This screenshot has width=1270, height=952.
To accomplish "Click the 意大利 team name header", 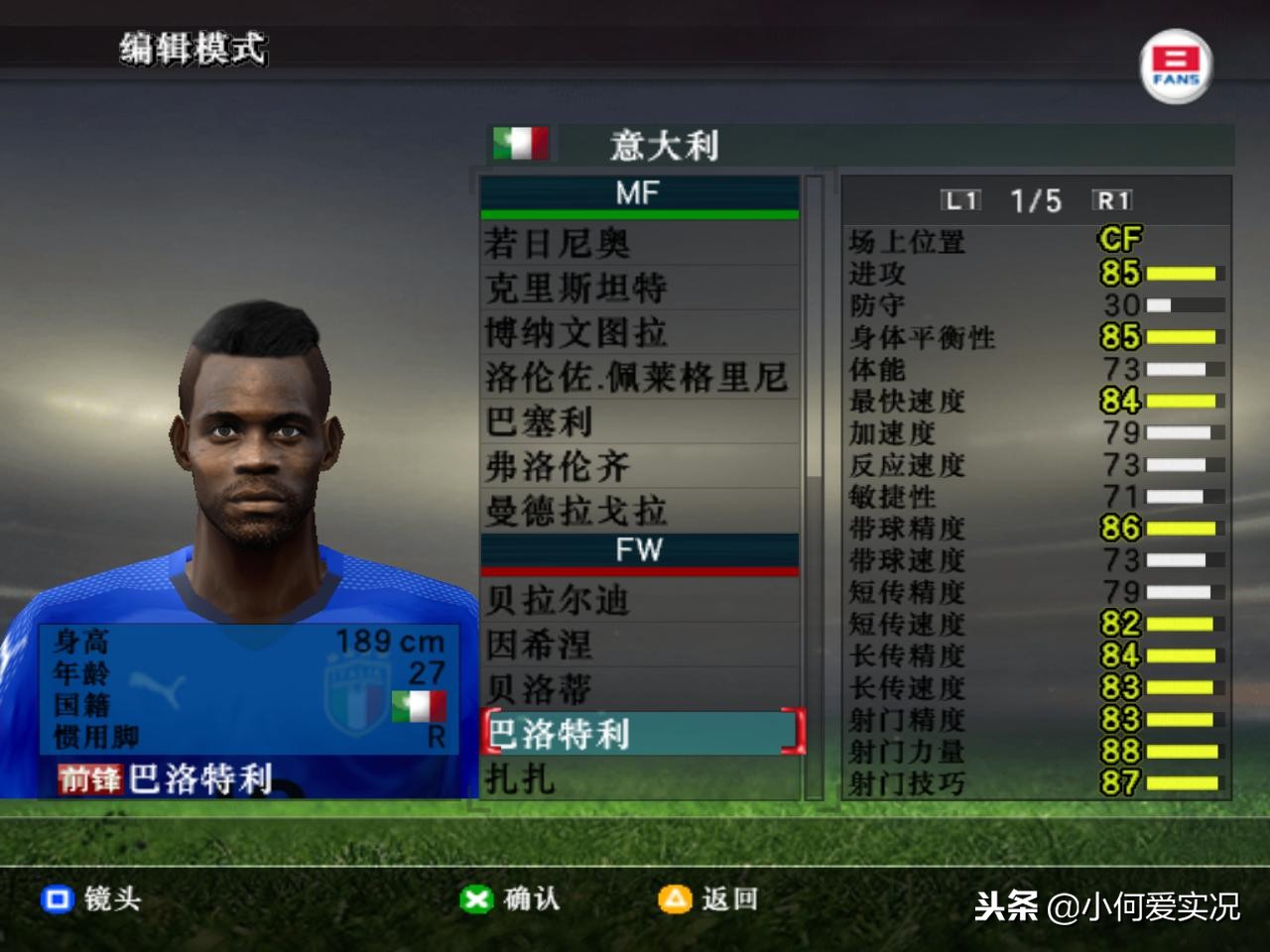I will (663, 146).
